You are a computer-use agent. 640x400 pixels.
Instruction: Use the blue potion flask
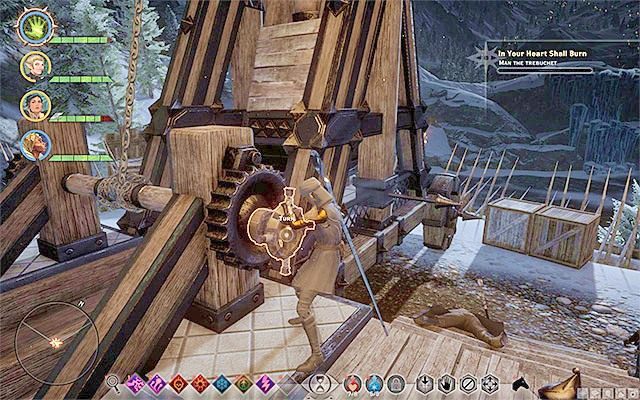point(373,383)
